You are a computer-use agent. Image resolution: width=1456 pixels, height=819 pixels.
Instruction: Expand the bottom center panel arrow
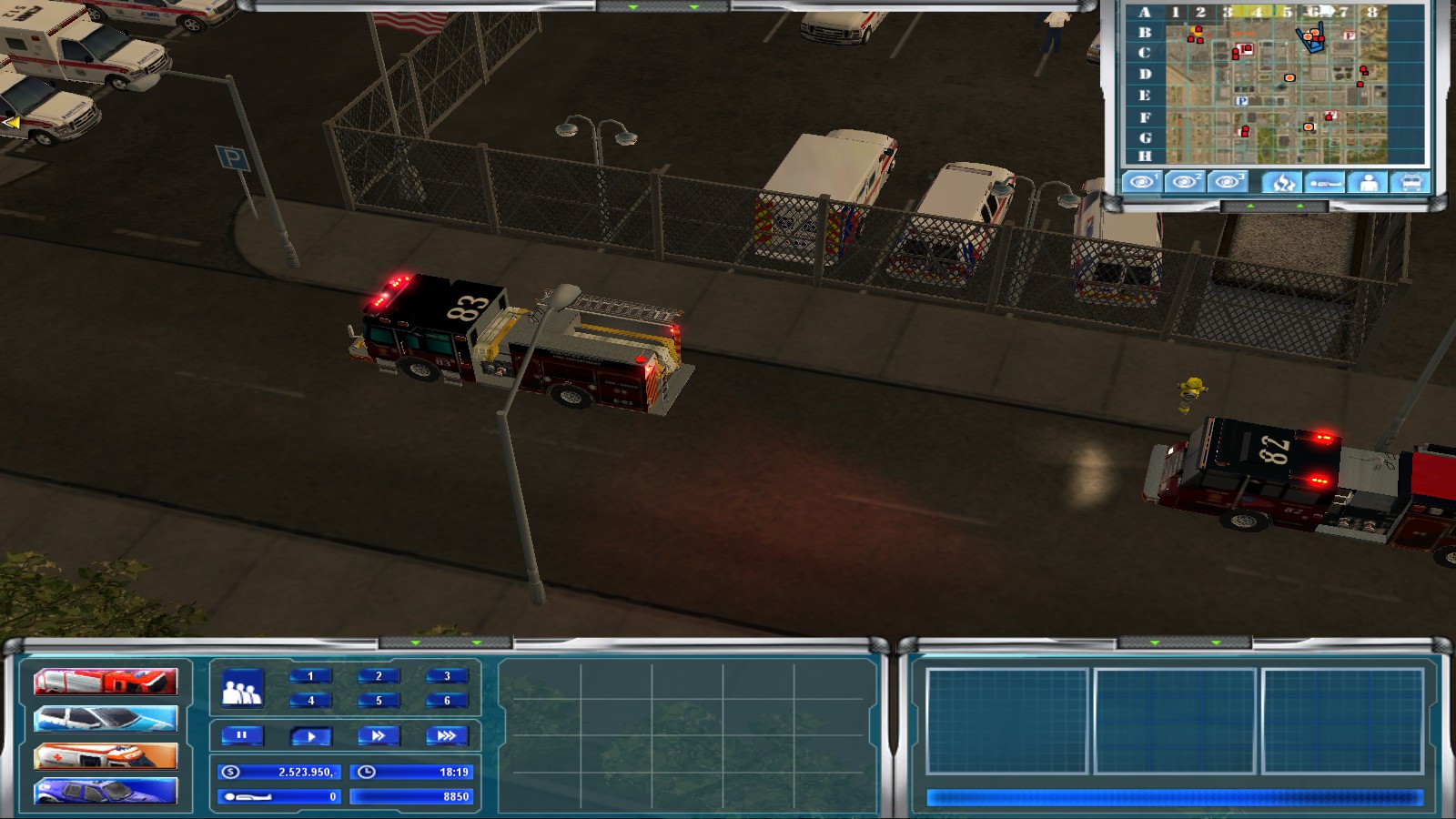pos(416,641)
